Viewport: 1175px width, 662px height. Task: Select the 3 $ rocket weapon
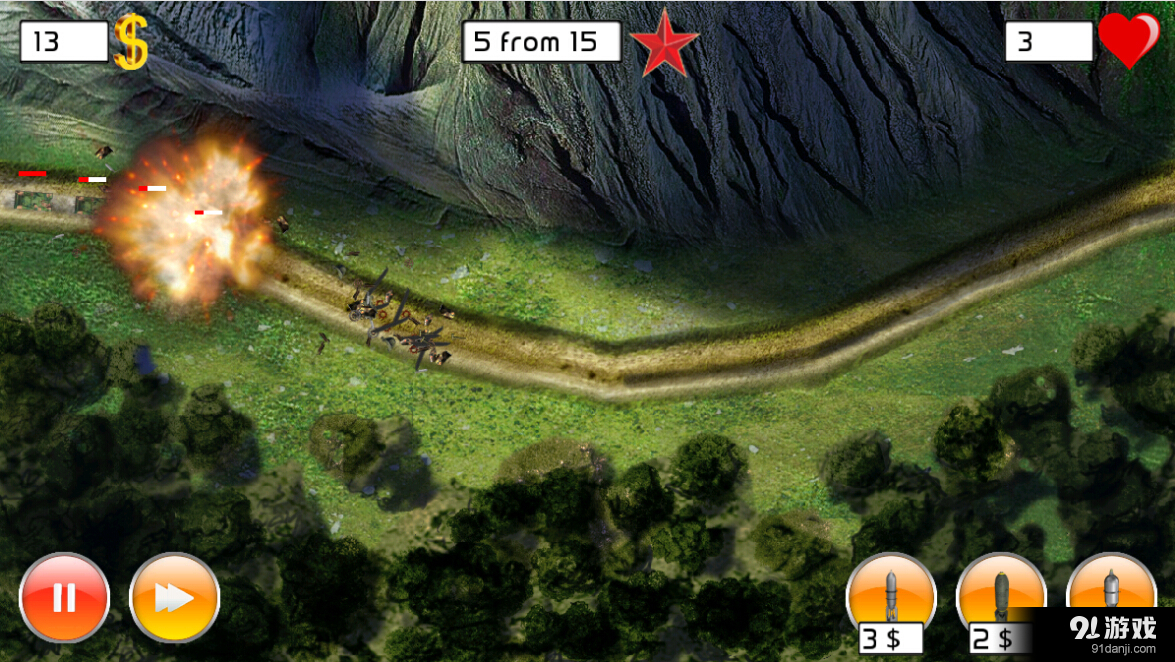pos(891,596)
